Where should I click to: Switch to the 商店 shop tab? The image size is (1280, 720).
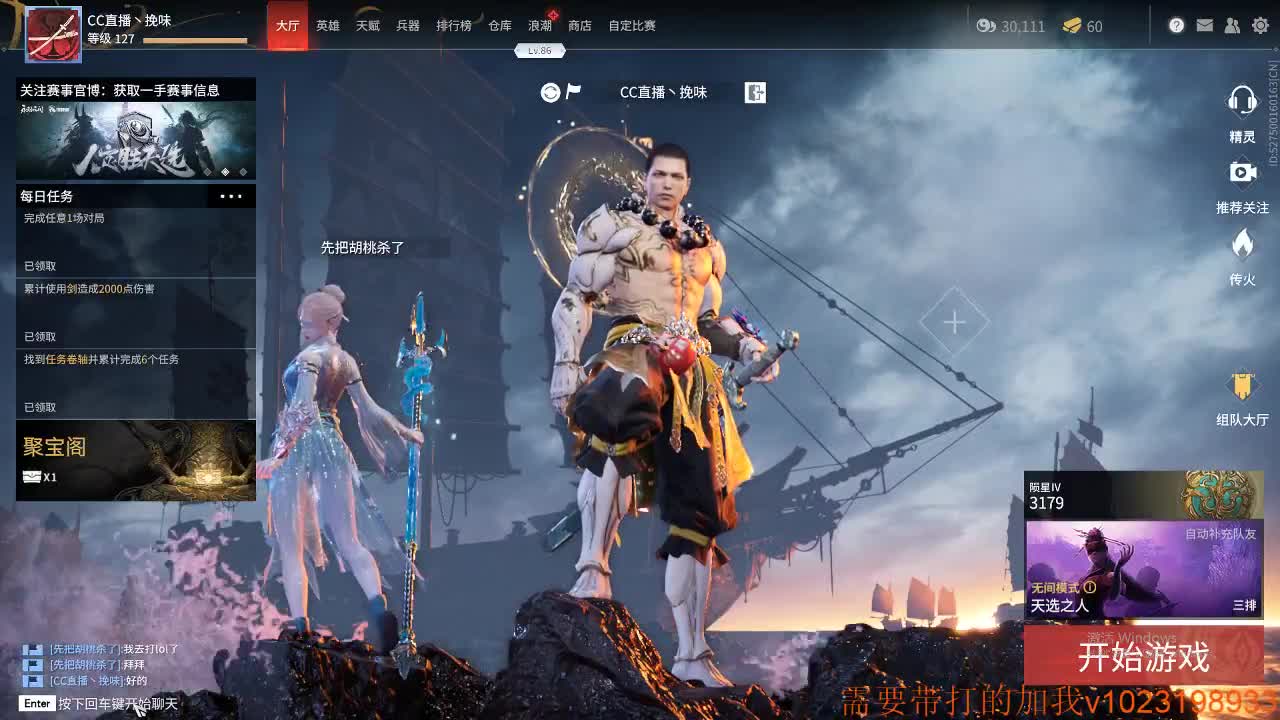coord(582,27)
